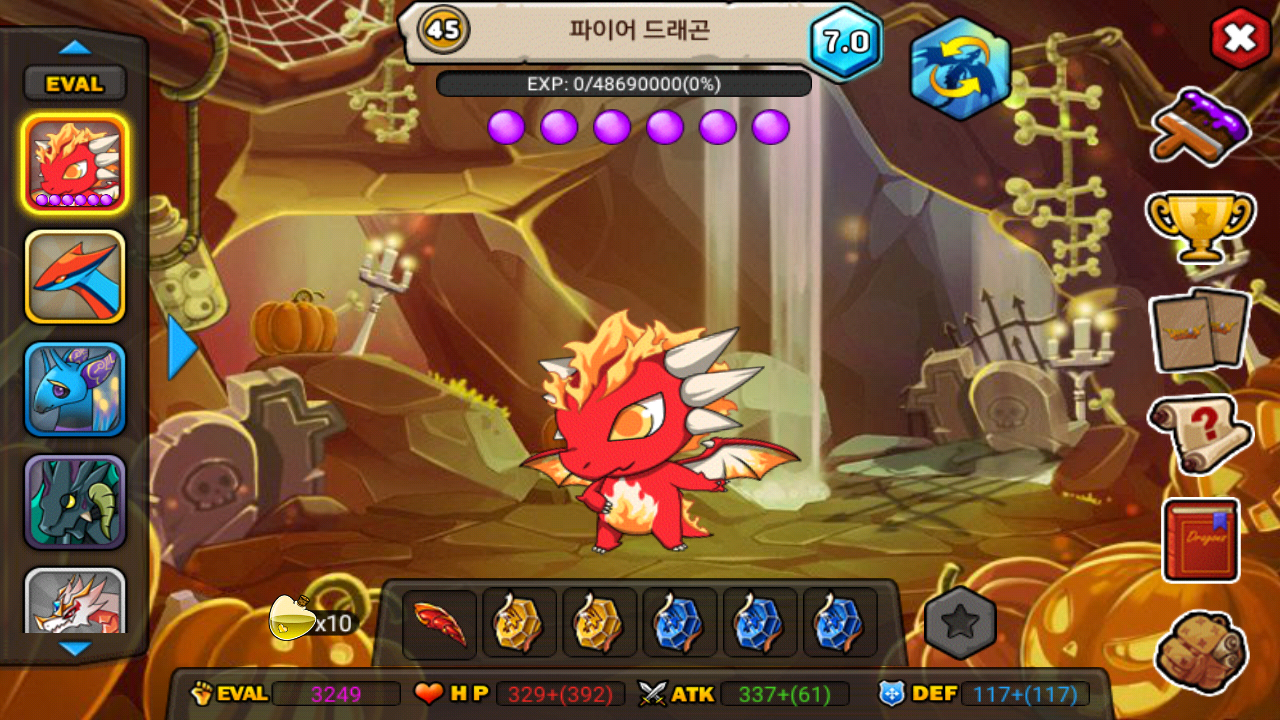Pick the dark green horned dragon portrait
The image size is (1280, 720).
tap(75, 502)
